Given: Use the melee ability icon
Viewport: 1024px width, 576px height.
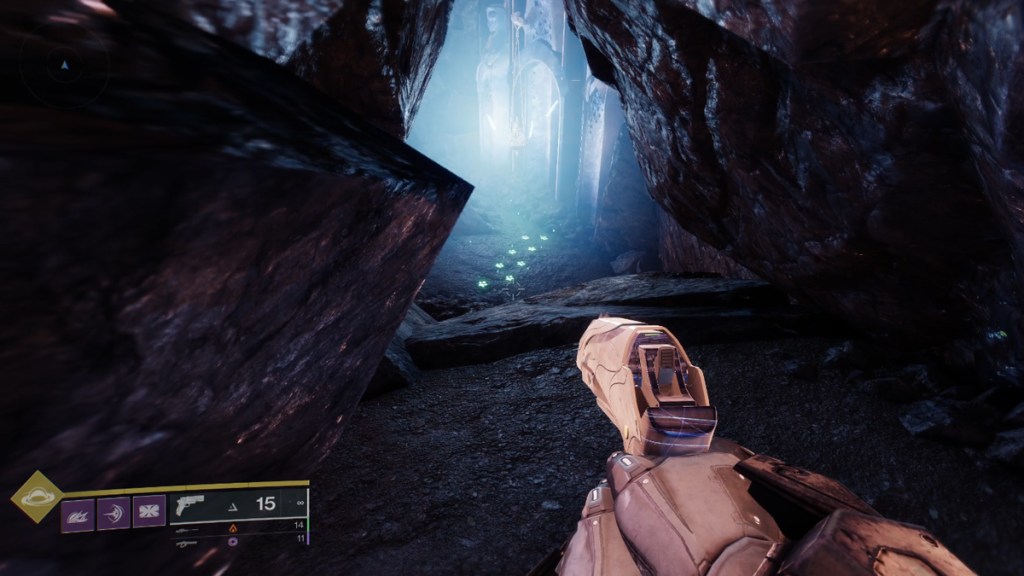Looking at the screenshot, I should (113, 514).
